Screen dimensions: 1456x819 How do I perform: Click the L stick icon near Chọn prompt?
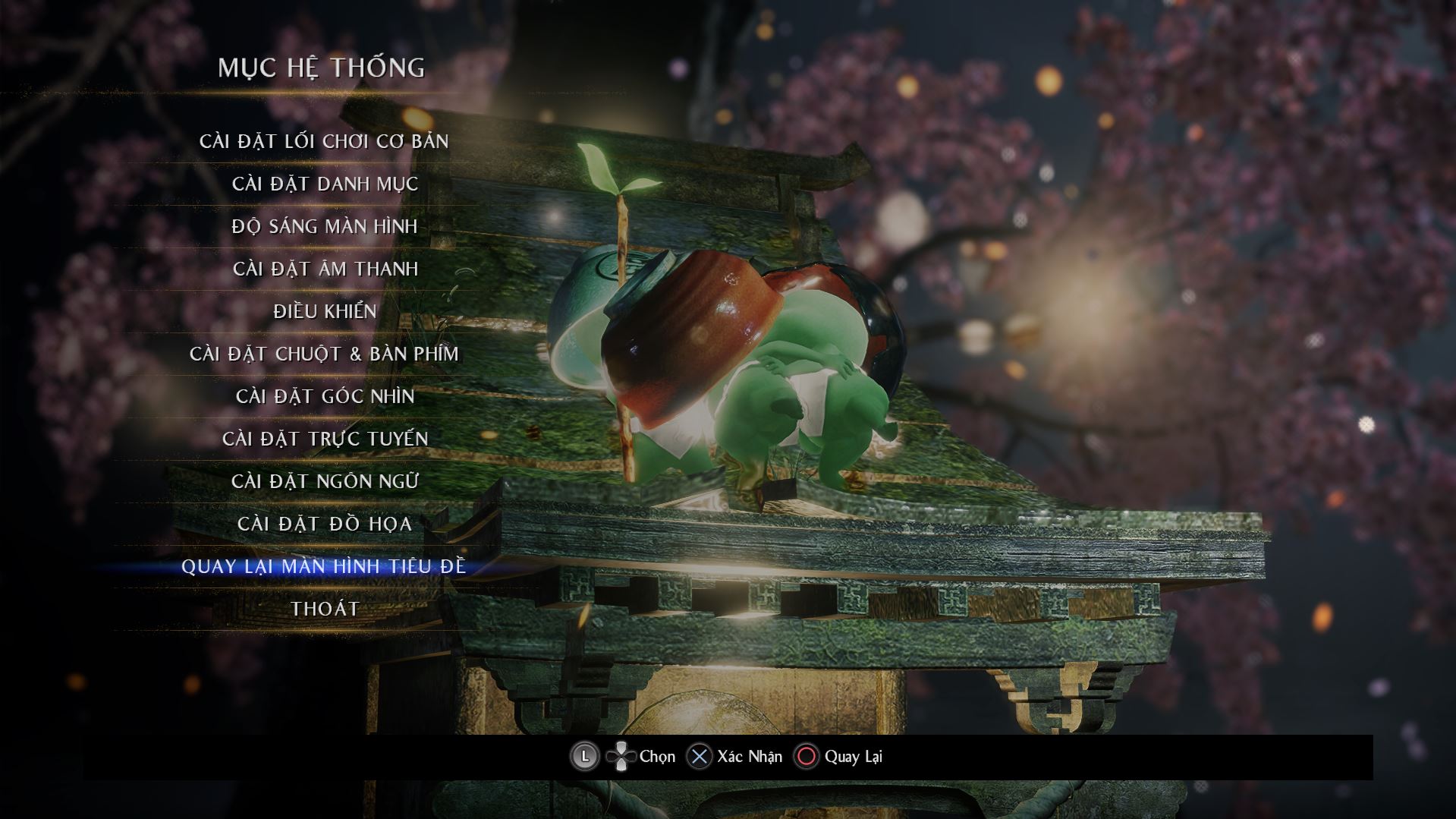584,756
